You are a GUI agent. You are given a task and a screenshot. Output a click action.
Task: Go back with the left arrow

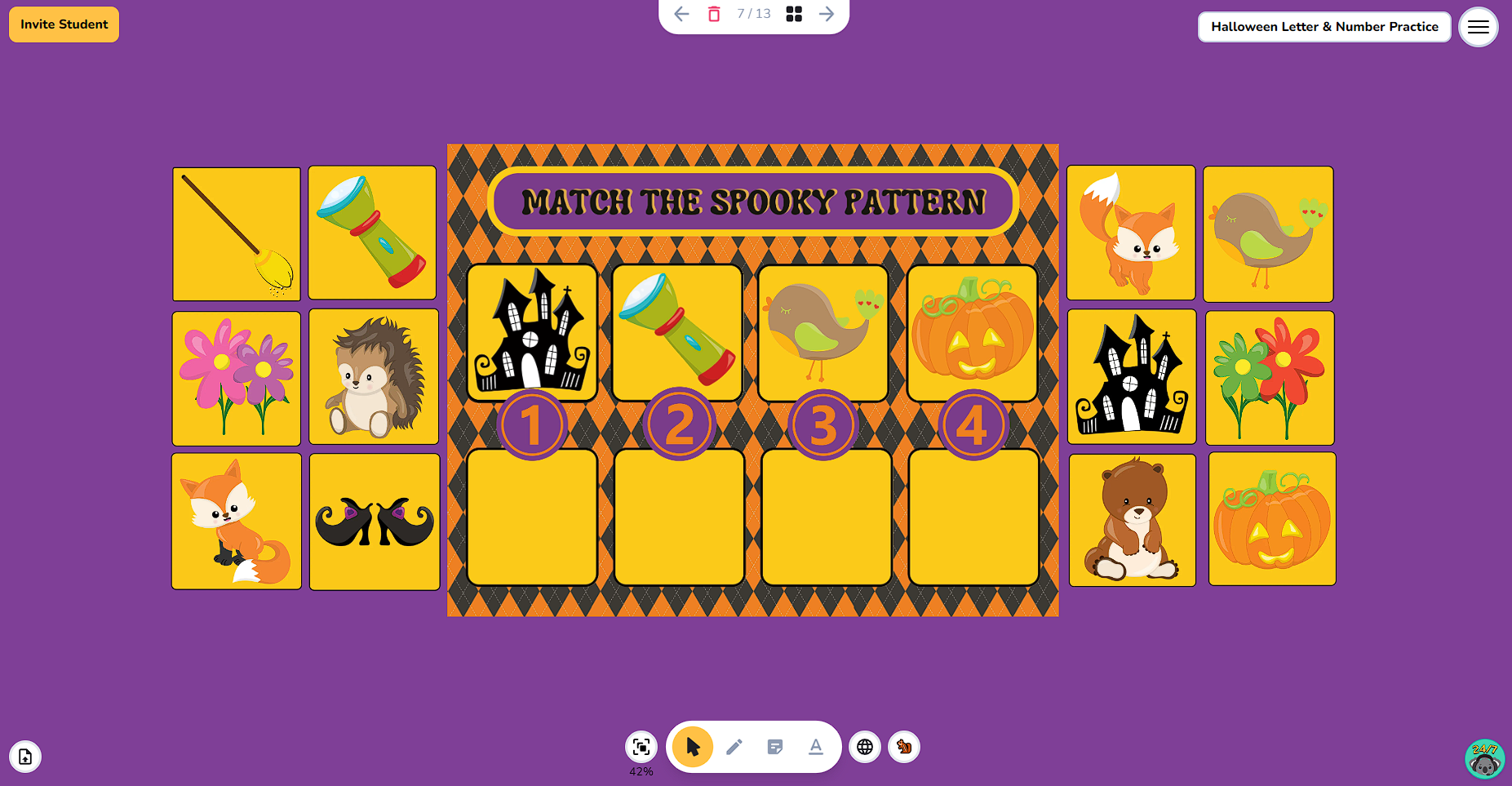(681, 14)
